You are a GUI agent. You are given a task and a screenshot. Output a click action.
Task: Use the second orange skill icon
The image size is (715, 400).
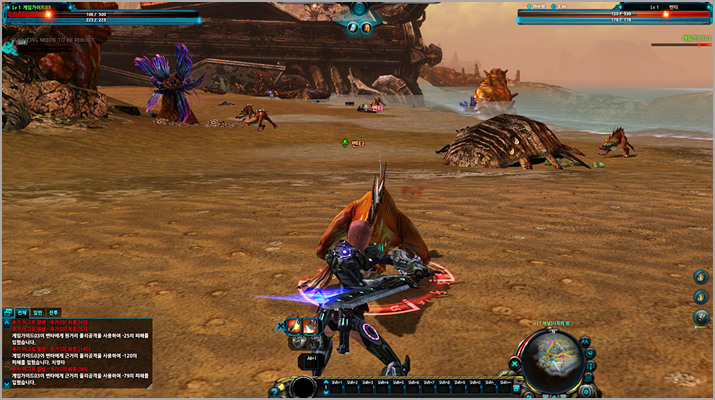coord(310,326)
